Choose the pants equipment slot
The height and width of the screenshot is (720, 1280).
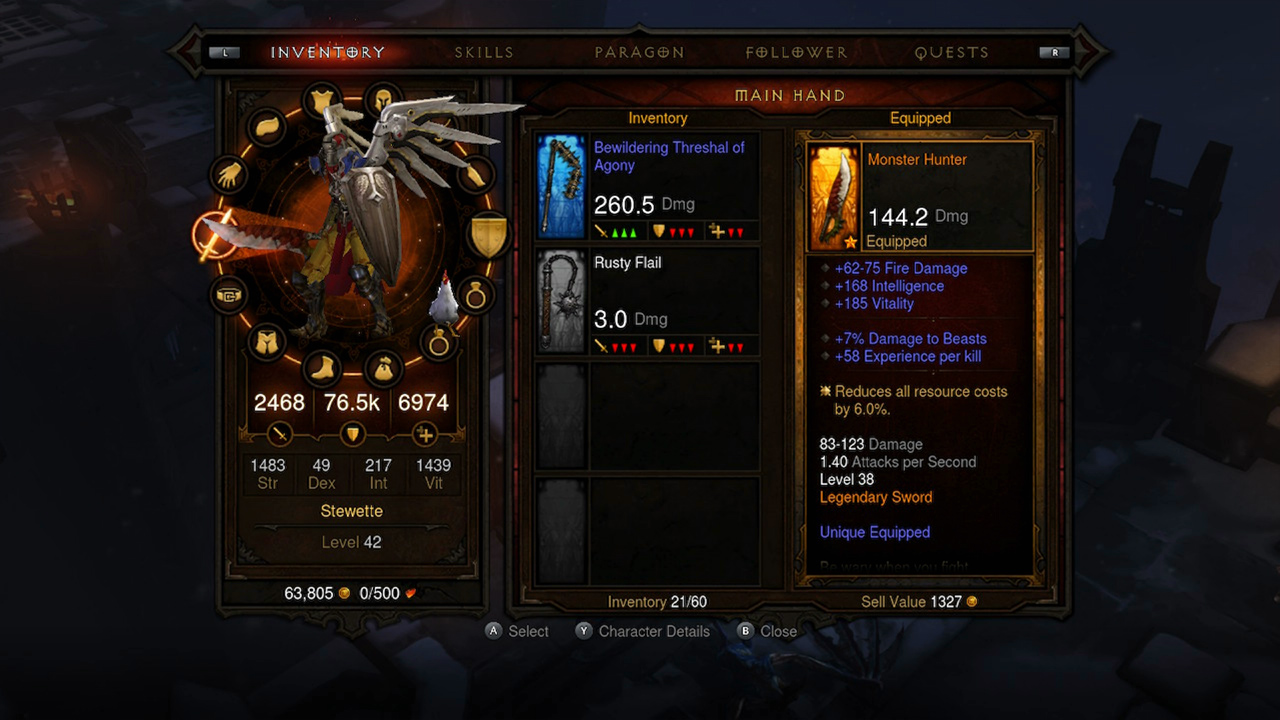coord(267,343)
